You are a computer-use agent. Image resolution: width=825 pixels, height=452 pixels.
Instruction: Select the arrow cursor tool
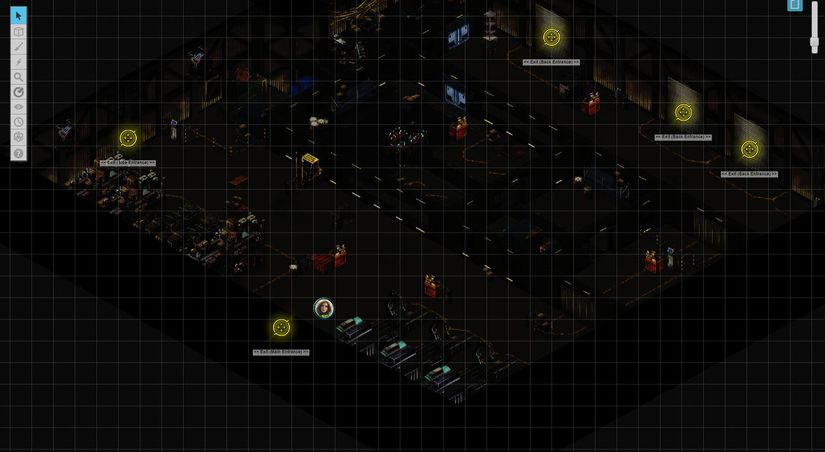(x=18, y=16)
